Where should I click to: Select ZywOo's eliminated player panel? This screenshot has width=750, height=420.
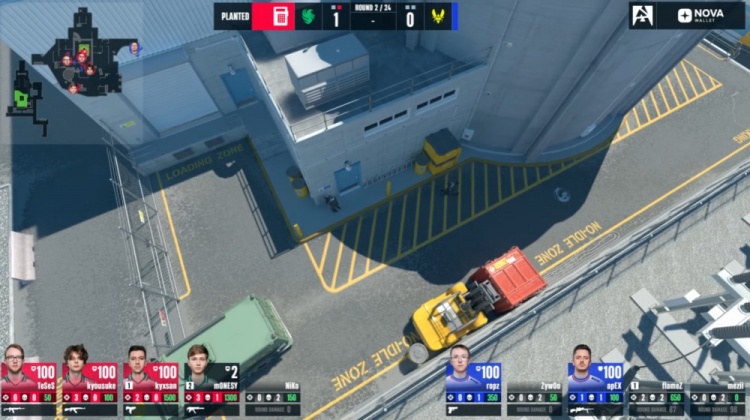click(534, 397)
